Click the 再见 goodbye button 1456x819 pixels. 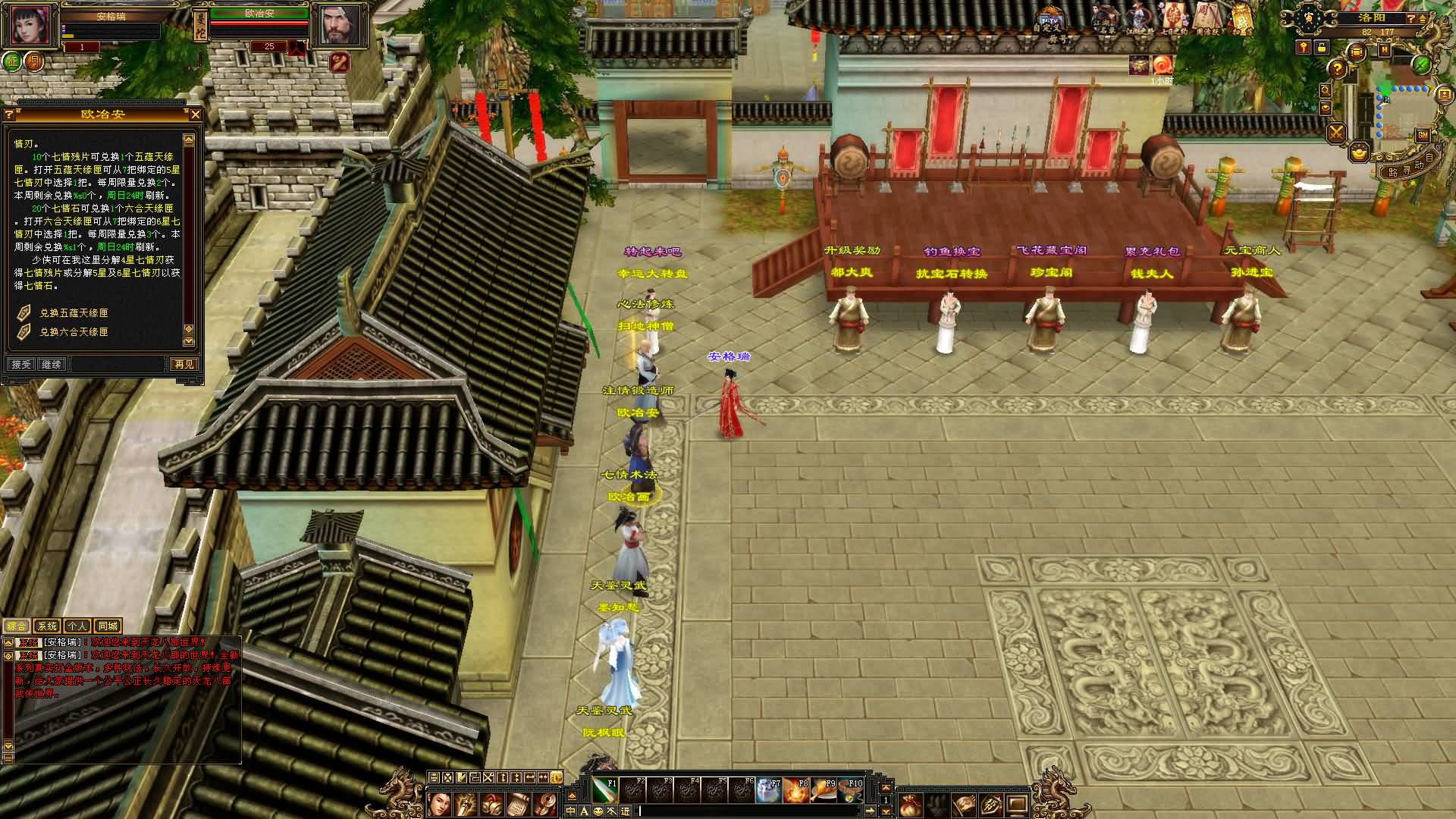point(184,364)
